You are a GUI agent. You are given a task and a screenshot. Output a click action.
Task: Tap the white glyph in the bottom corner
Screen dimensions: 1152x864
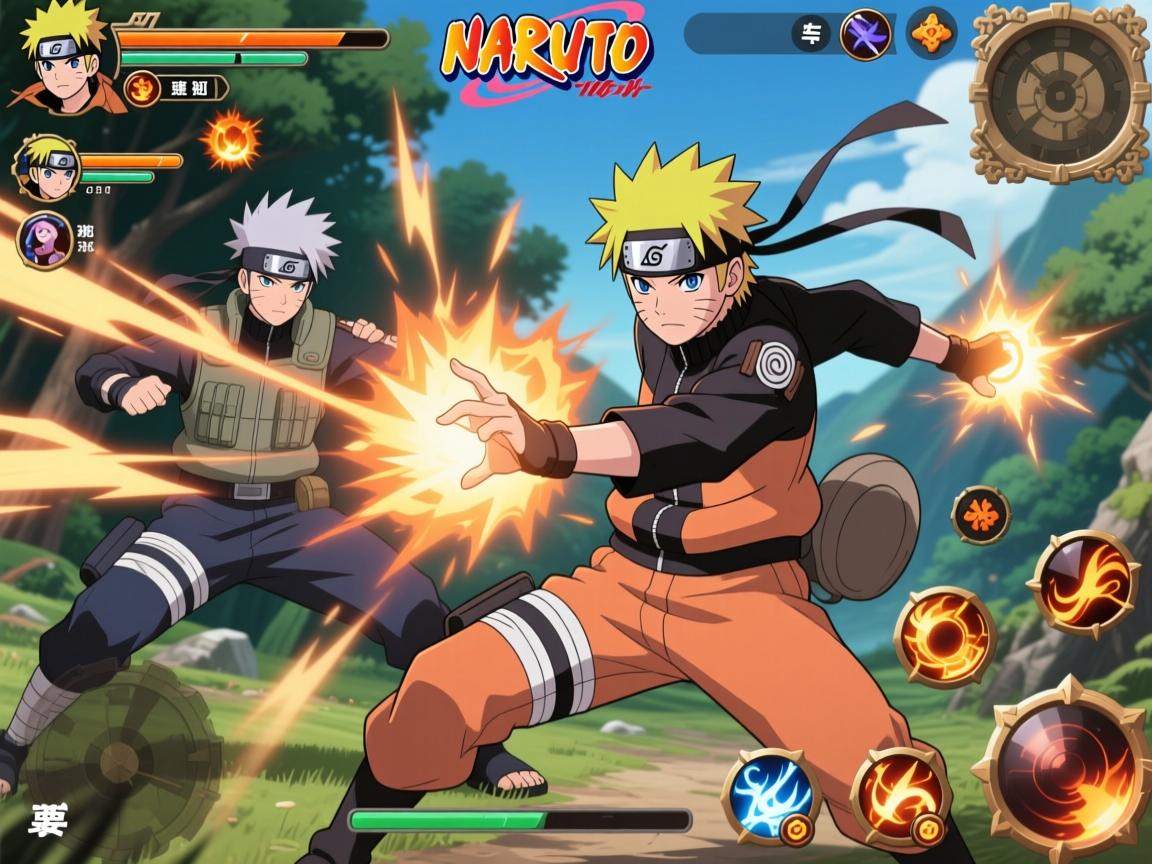[x=48, y=820]
